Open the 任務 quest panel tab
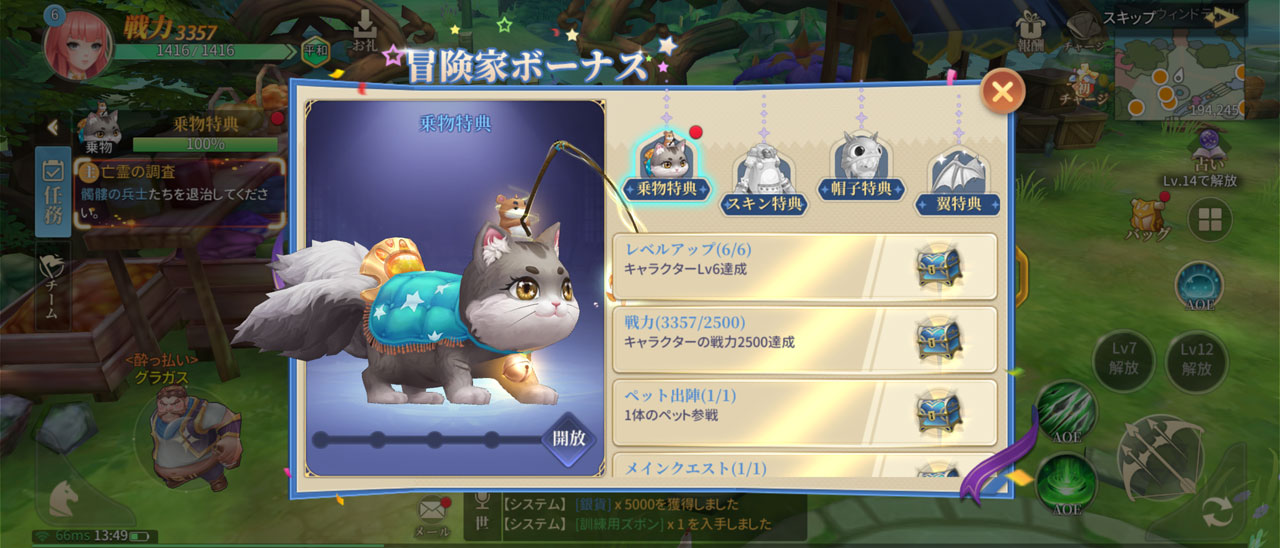The width and height of the screenshot is (1280, 548). pyautogui.click(x=53, y=191)
